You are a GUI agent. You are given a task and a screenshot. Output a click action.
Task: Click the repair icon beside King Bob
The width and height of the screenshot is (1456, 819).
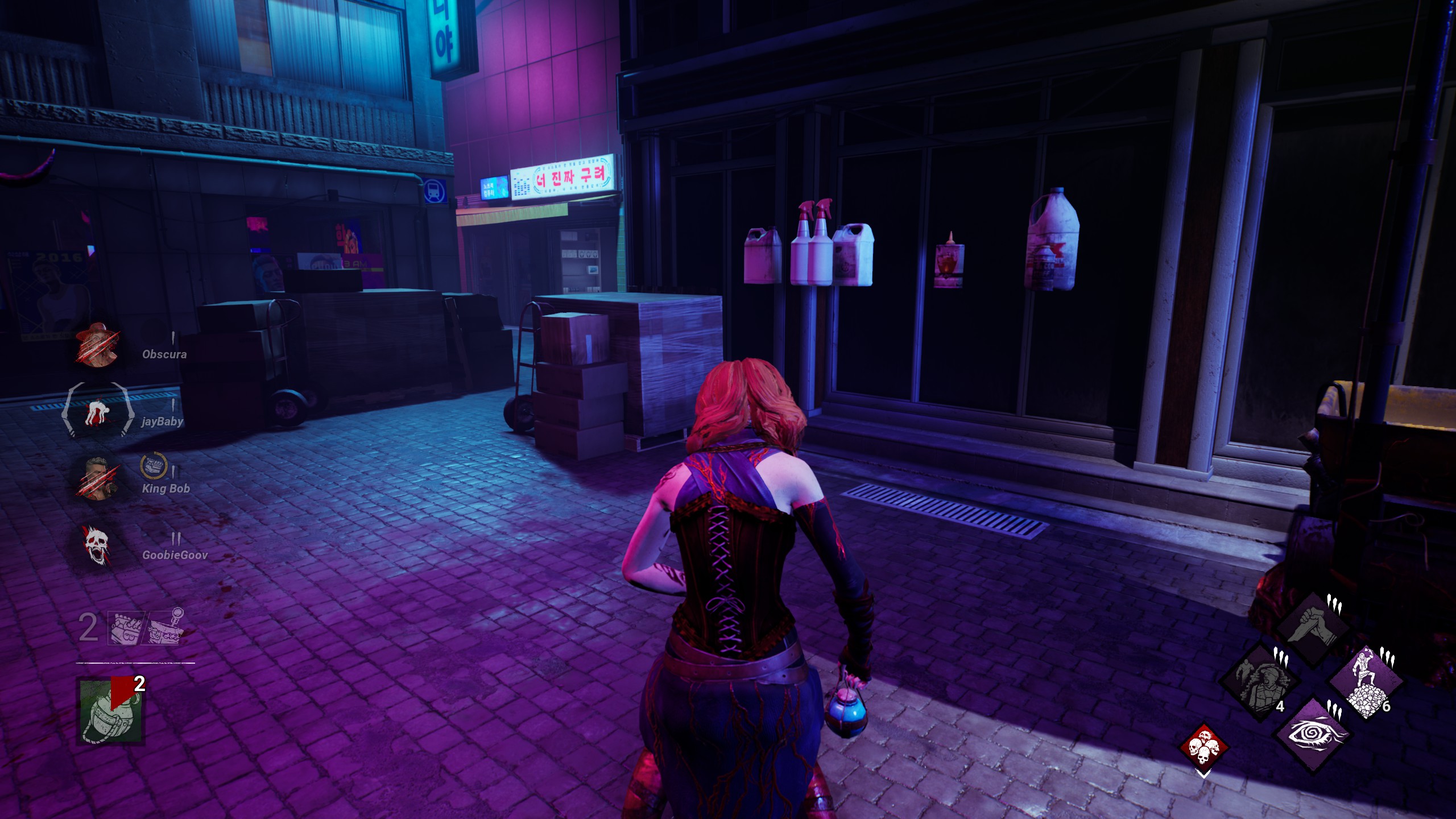(152, 466)
